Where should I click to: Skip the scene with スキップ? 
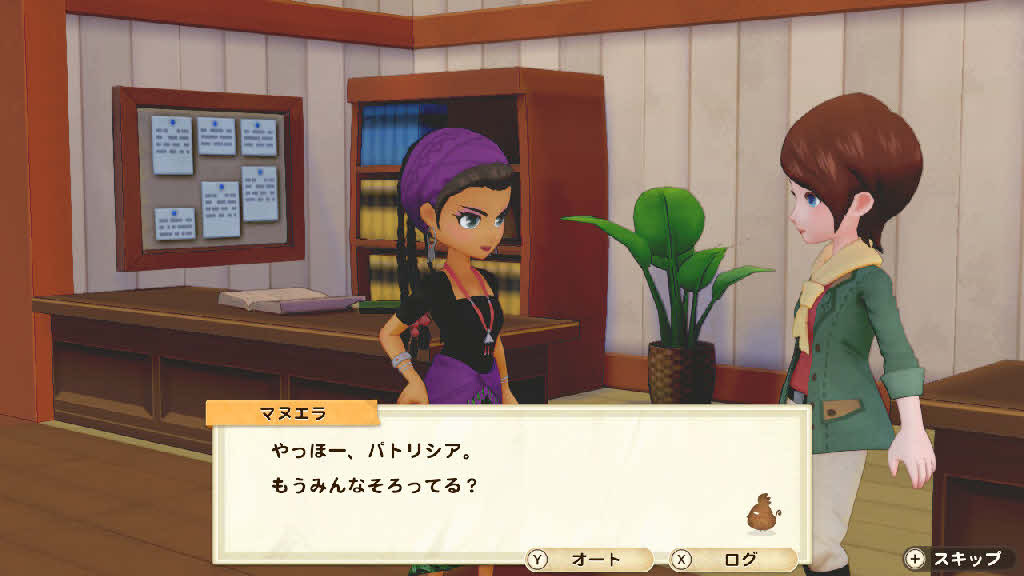pyautogui.click(x=953, y=558)
